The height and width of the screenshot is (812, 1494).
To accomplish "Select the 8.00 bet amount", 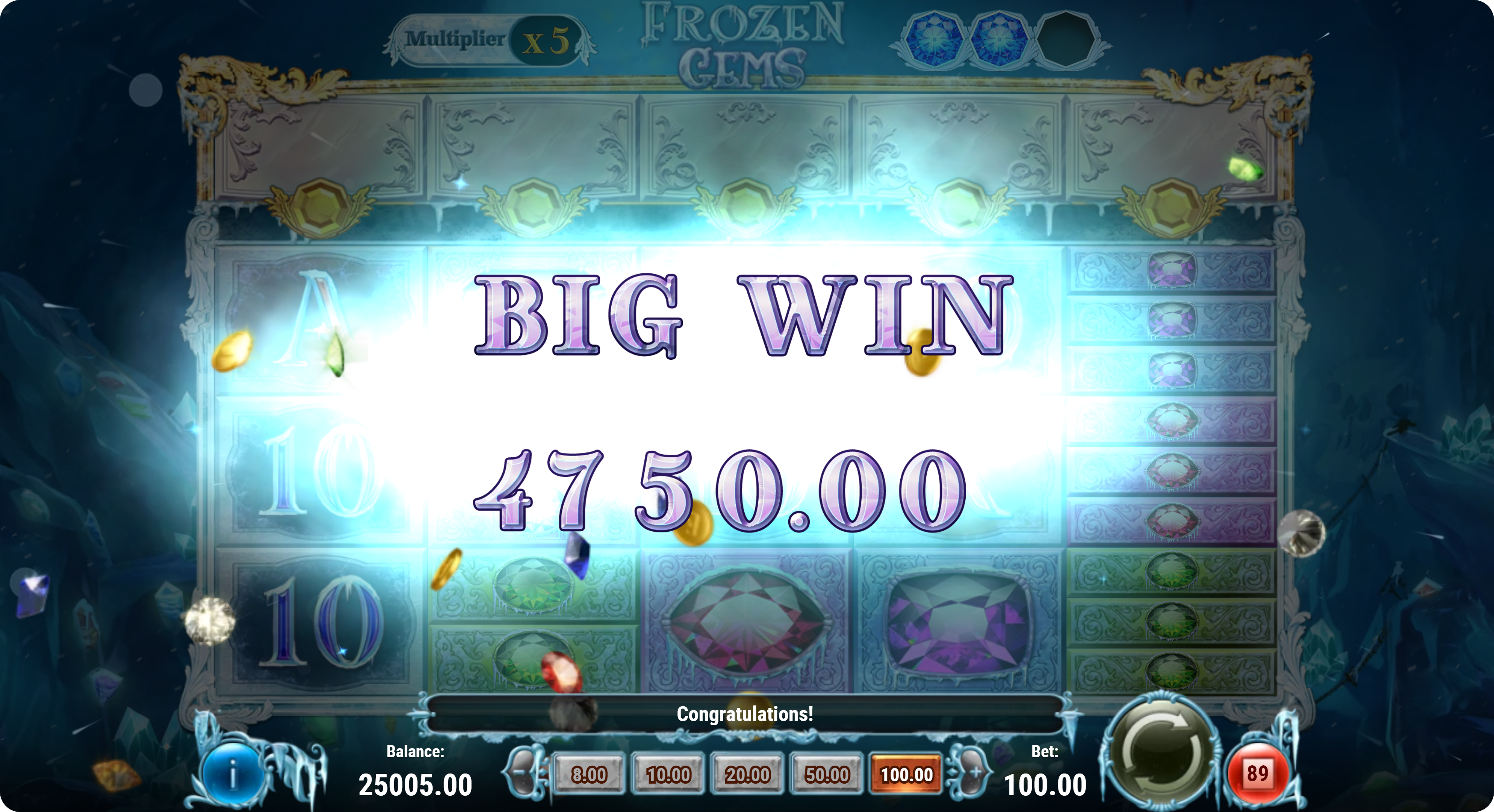I will tap(589, 774).
